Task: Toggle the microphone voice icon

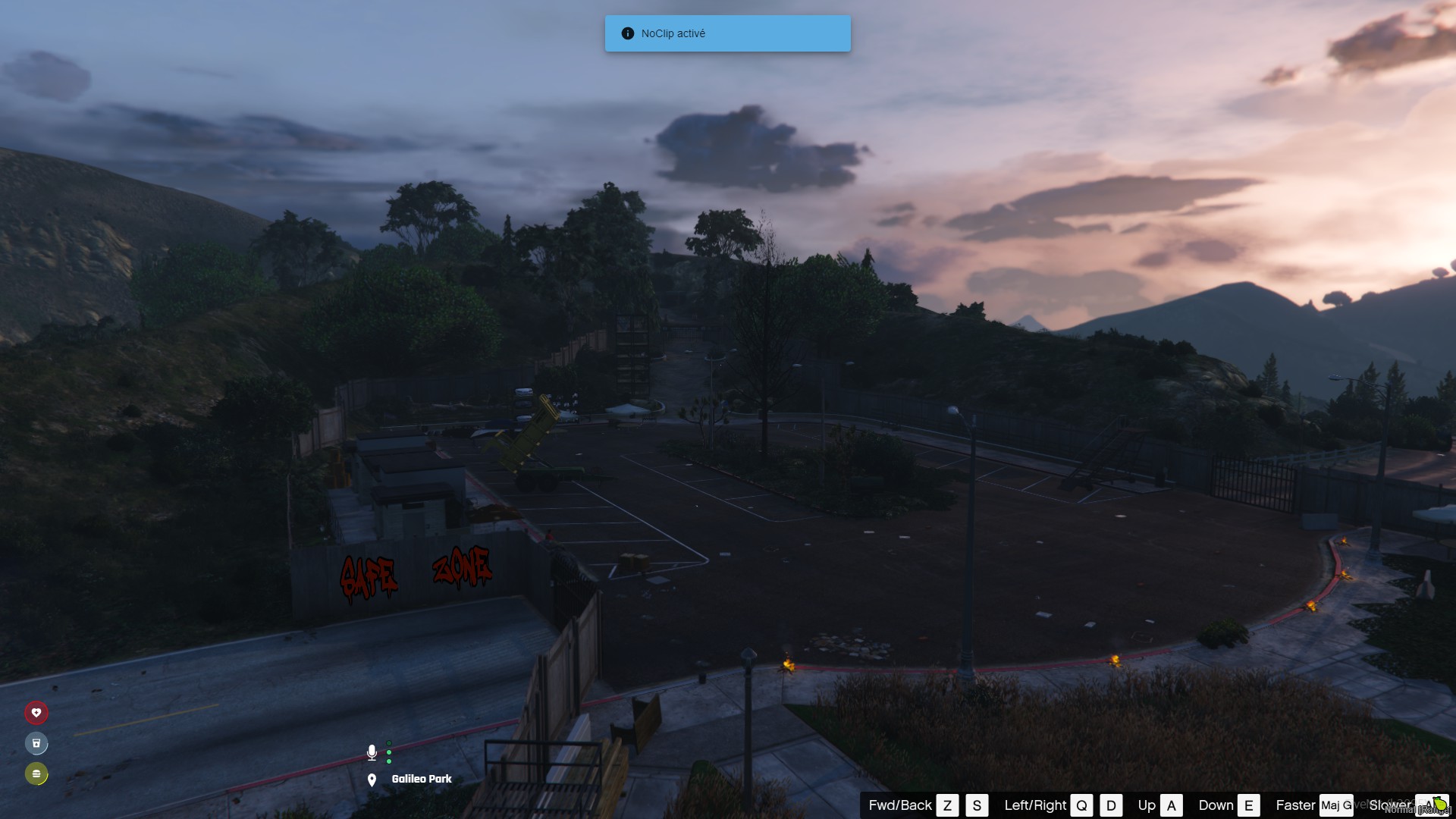Action: click(372, 752)
